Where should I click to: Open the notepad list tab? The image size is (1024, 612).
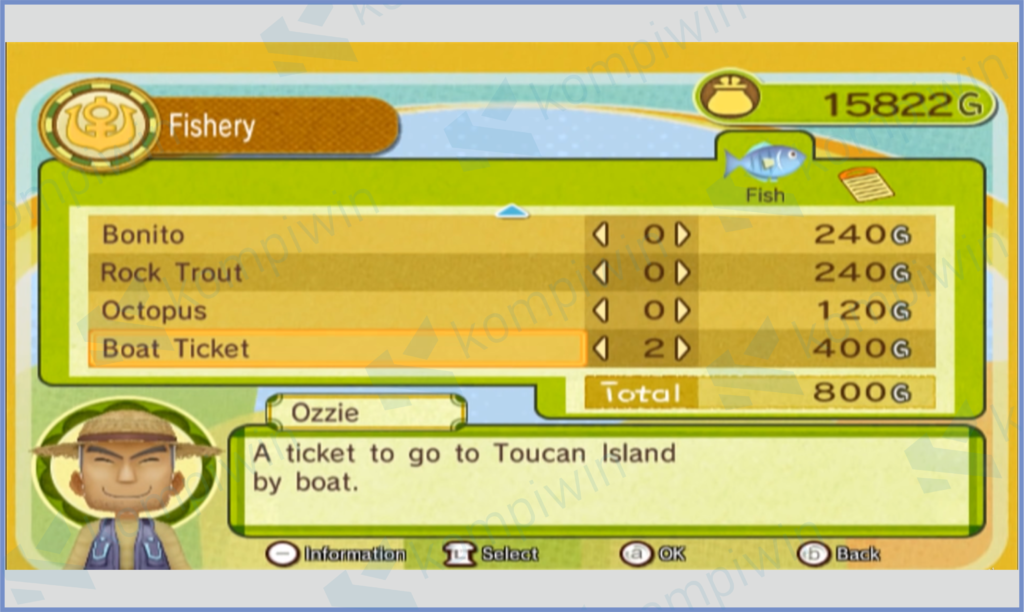click(x=865, y=183)
